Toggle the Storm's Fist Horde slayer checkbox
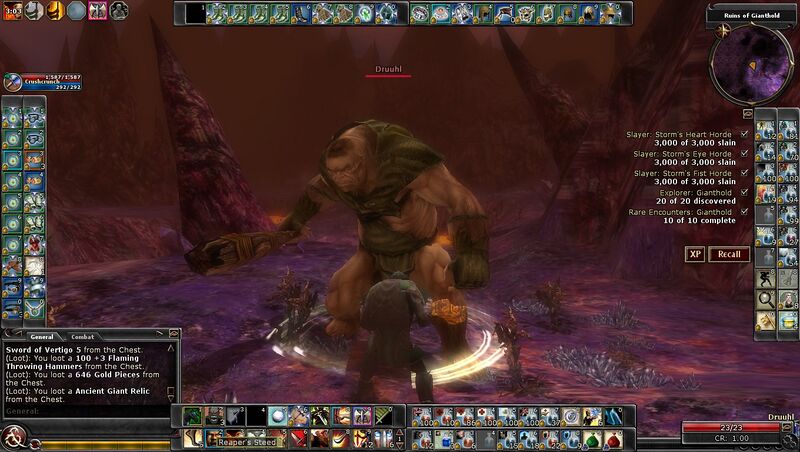Viewport: 800px width, 452px height. point(745,172)
